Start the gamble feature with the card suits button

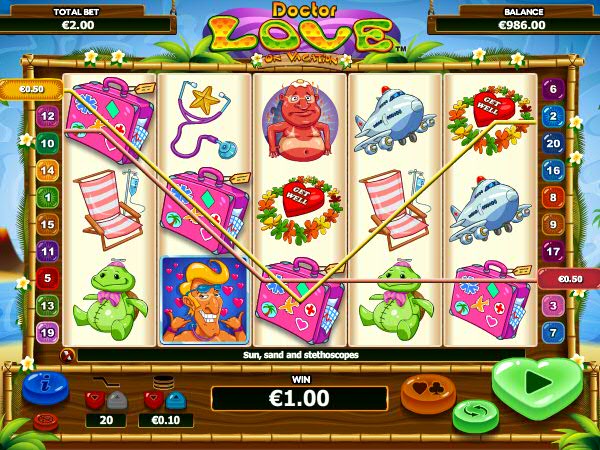(x=427, y=390)
